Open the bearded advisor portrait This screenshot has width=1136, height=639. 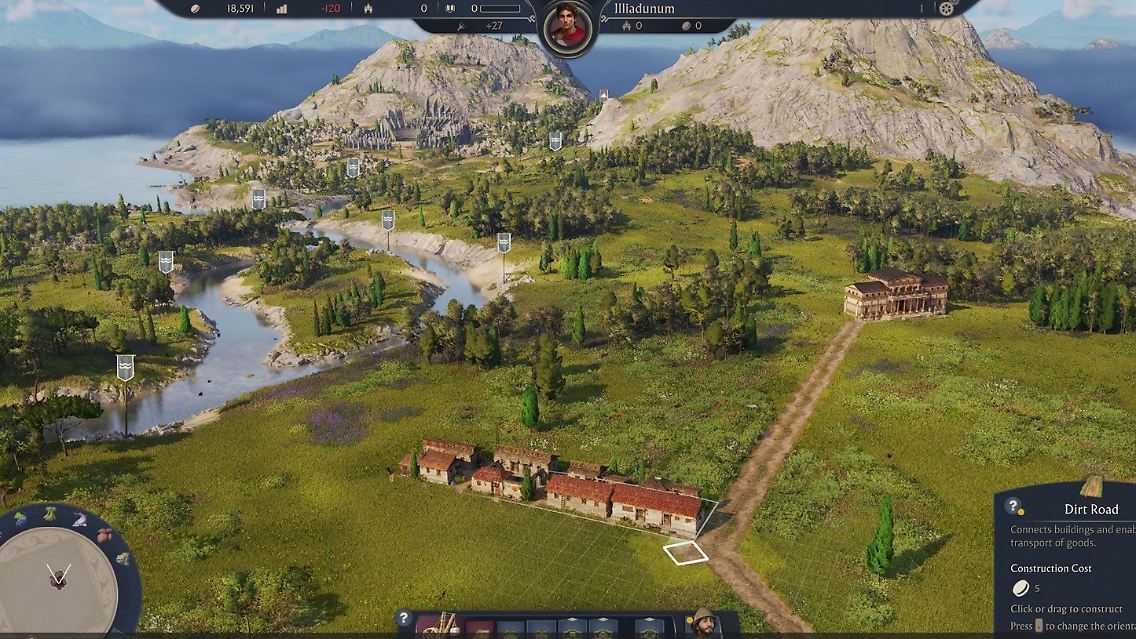click(x=704, y=624)
